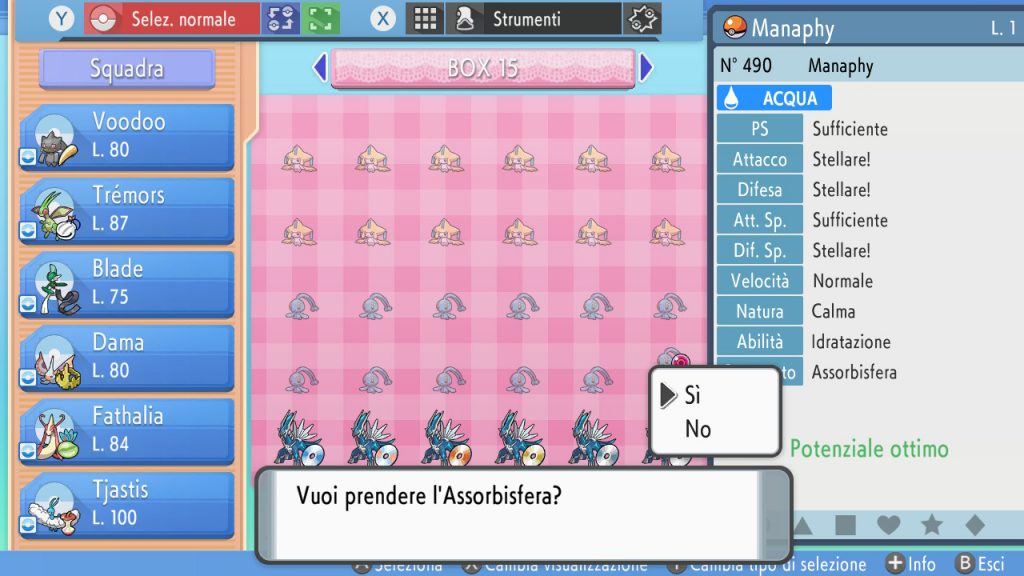The image size is (1024, 576).
Task: Select party Pokémon Tjastis
Action: tap(127, 504)
